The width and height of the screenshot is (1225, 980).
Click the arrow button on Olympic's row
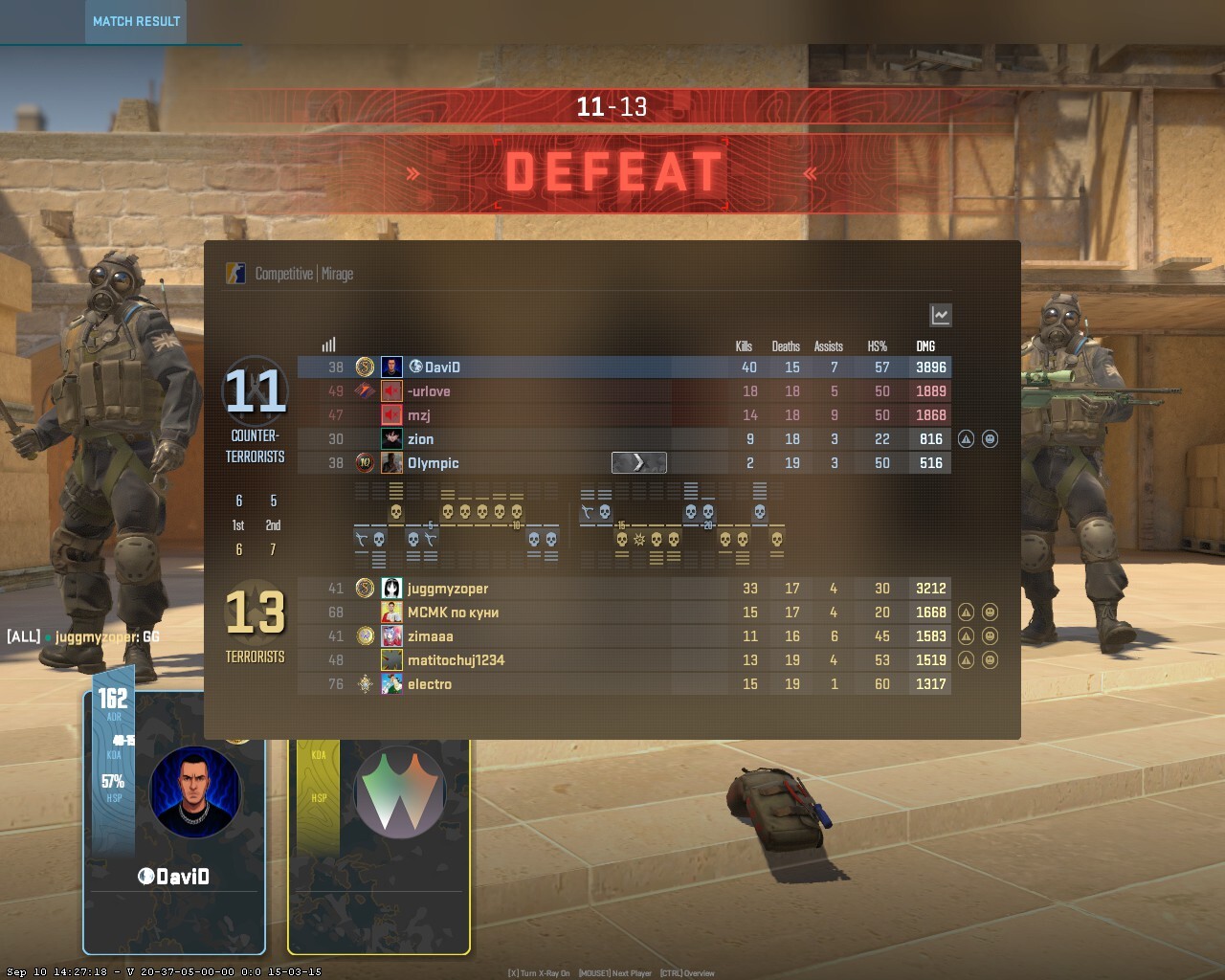[638, 463]
